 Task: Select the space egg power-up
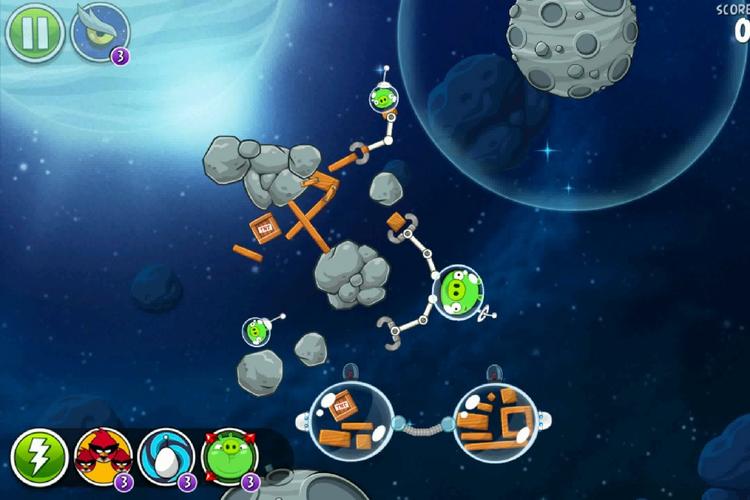pyautogui.click(x=166, y=457)
